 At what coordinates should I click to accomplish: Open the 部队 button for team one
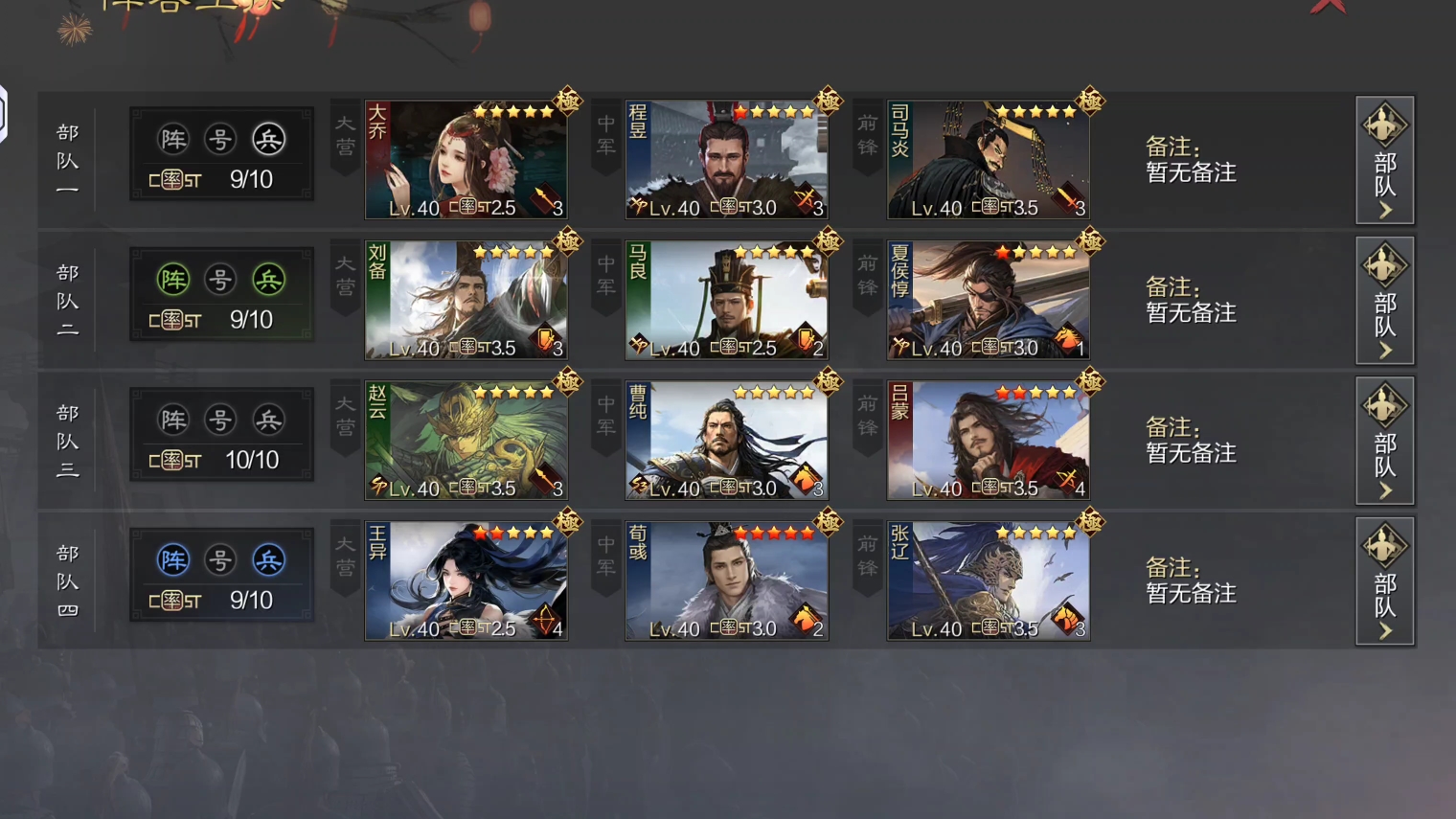(x=1384, y=160)
